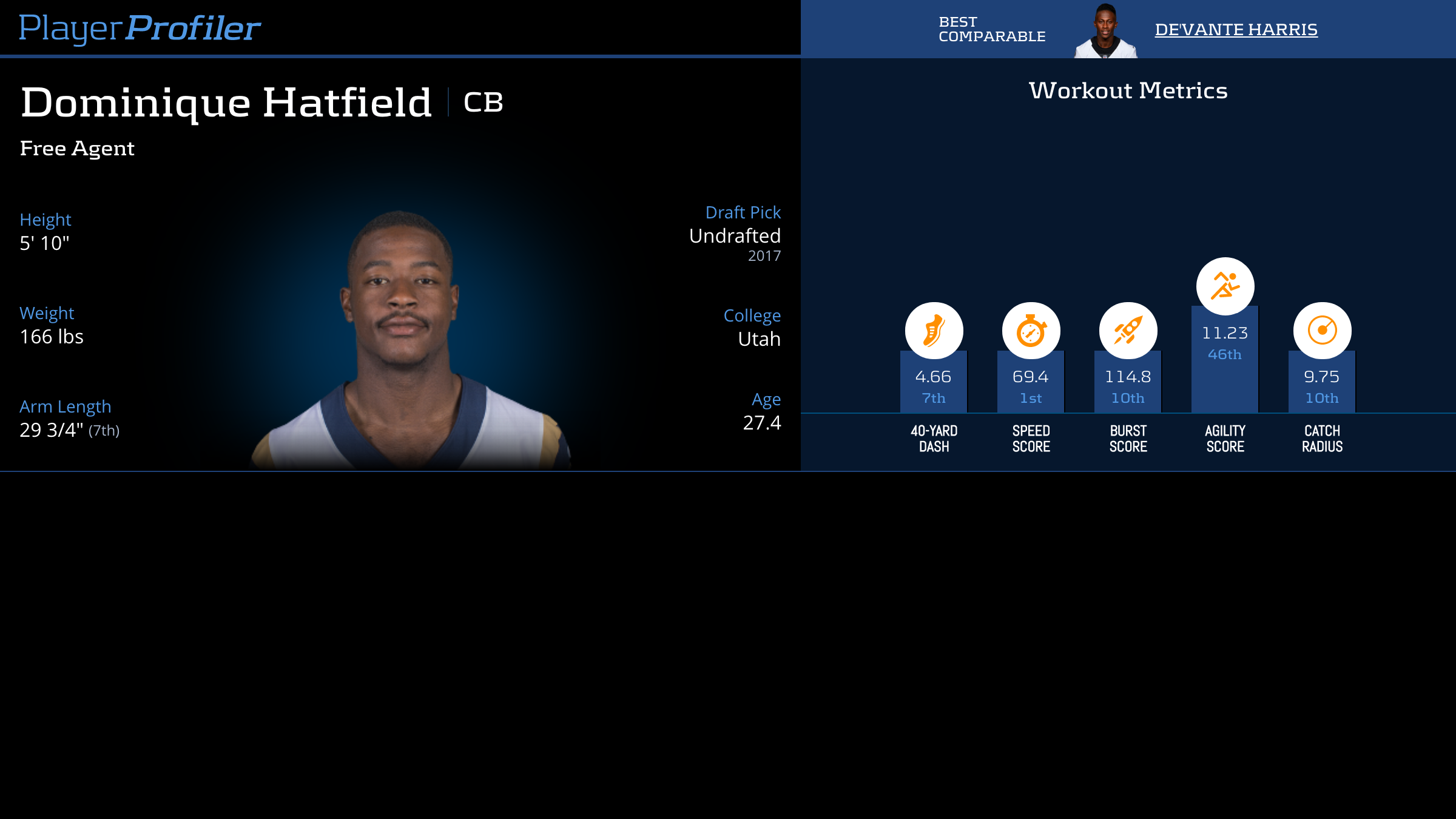
Task: Select the Catch Radius target icon
Action: click(1322, 331)
